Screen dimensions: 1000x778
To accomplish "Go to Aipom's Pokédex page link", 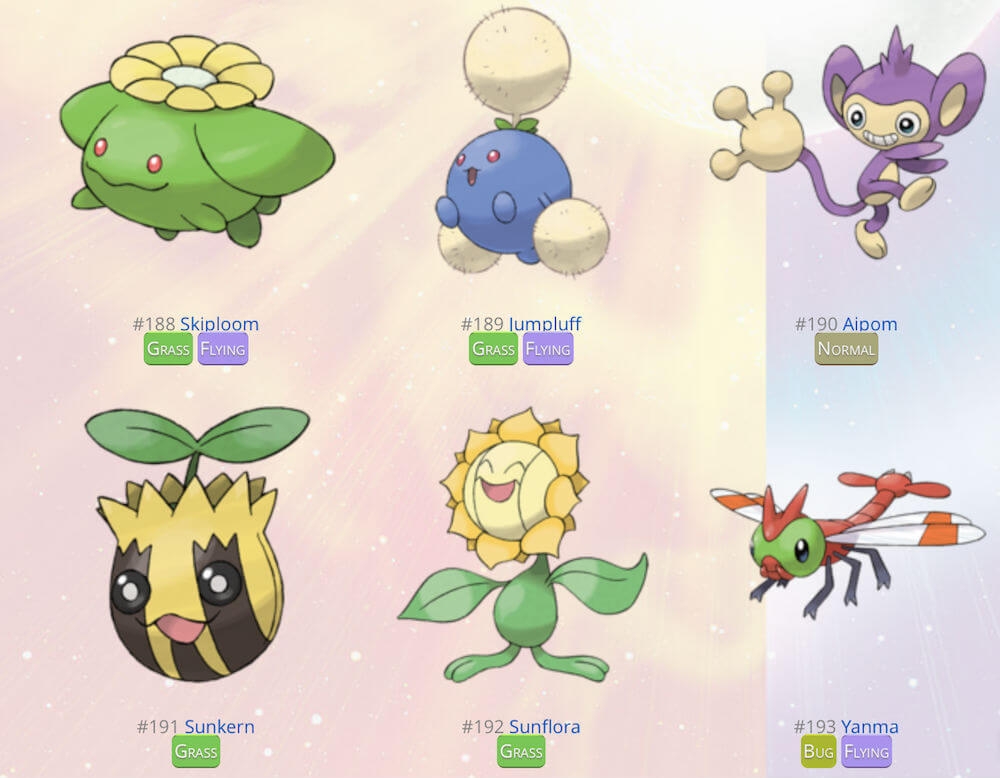I will coord(869,324).
